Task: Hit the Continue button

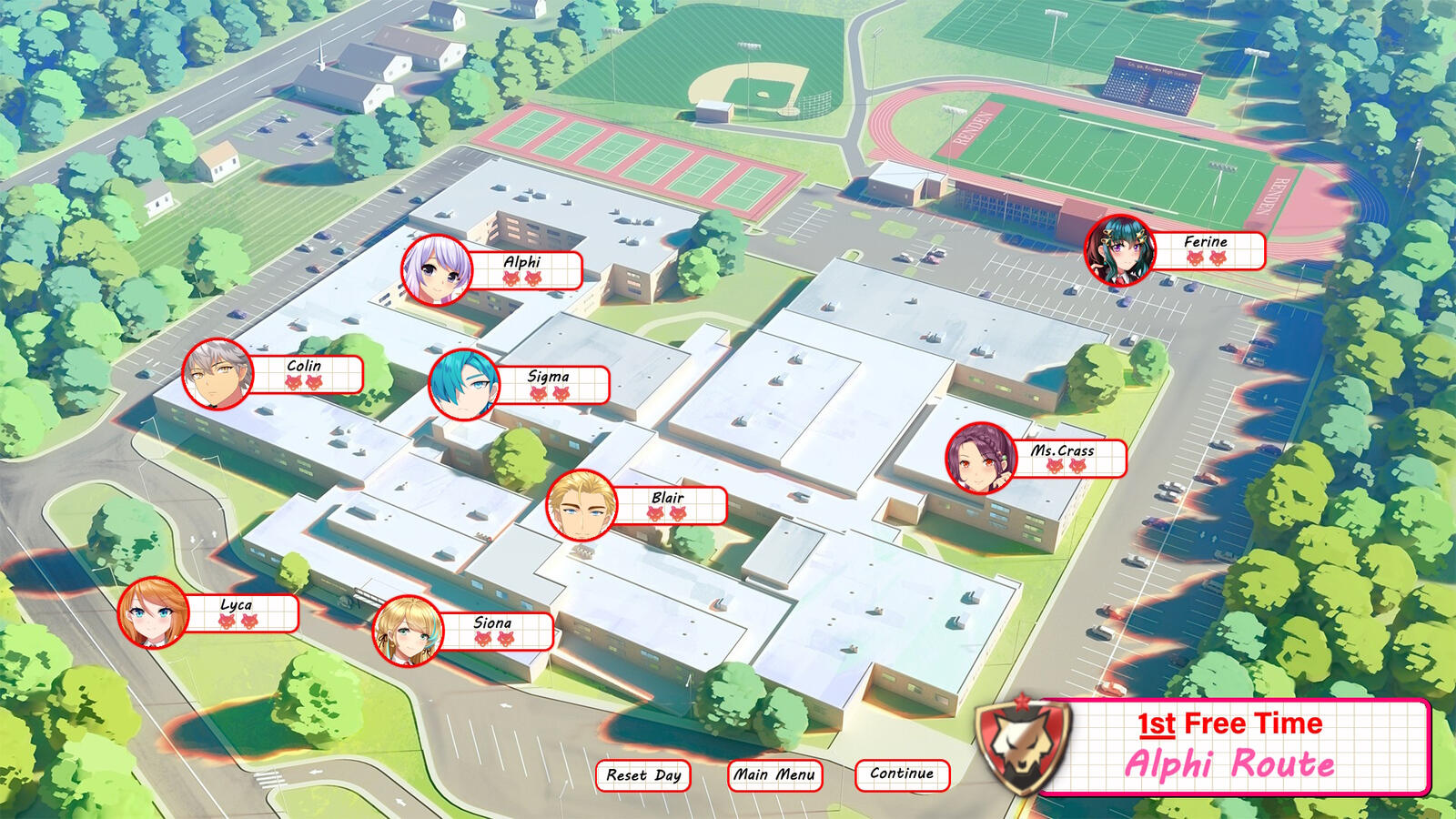Action: [902, 773]
